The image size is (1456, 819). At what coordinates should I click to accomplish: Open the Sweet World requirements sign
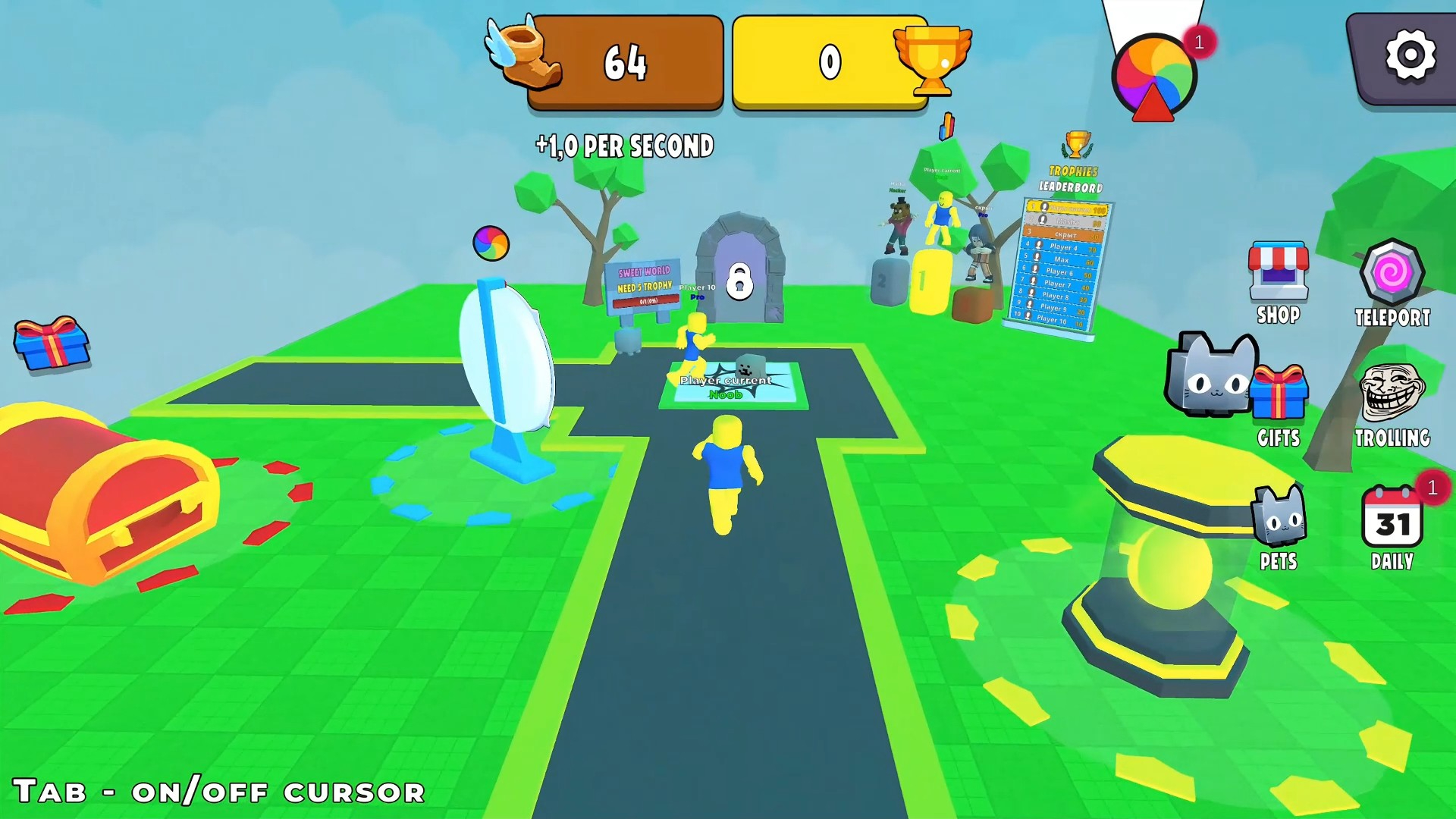pyautogui.click(x=644, y=275)
